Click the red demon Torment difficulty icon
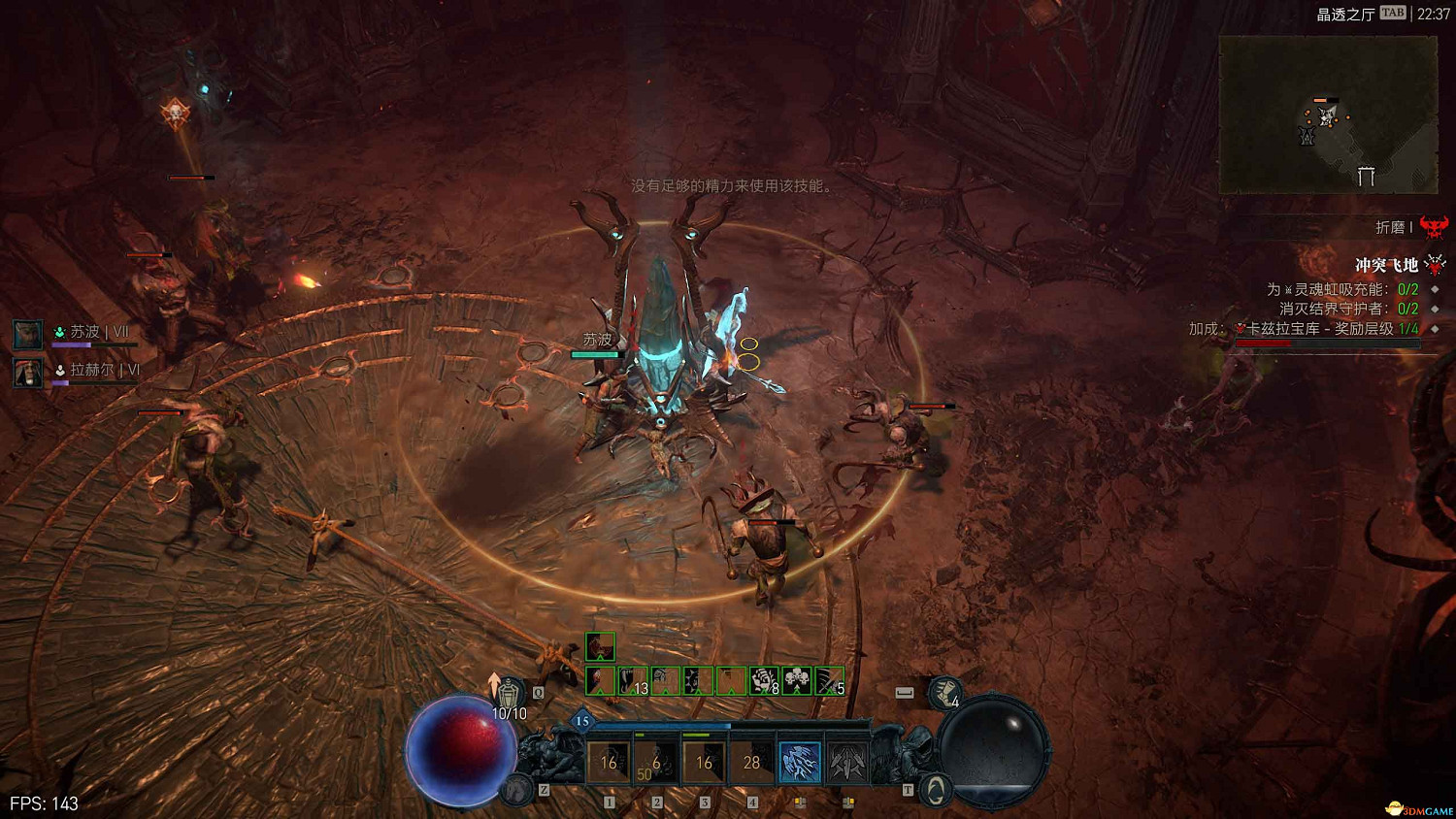This screenshot has width=1456, height=819. coord(1434,227)
